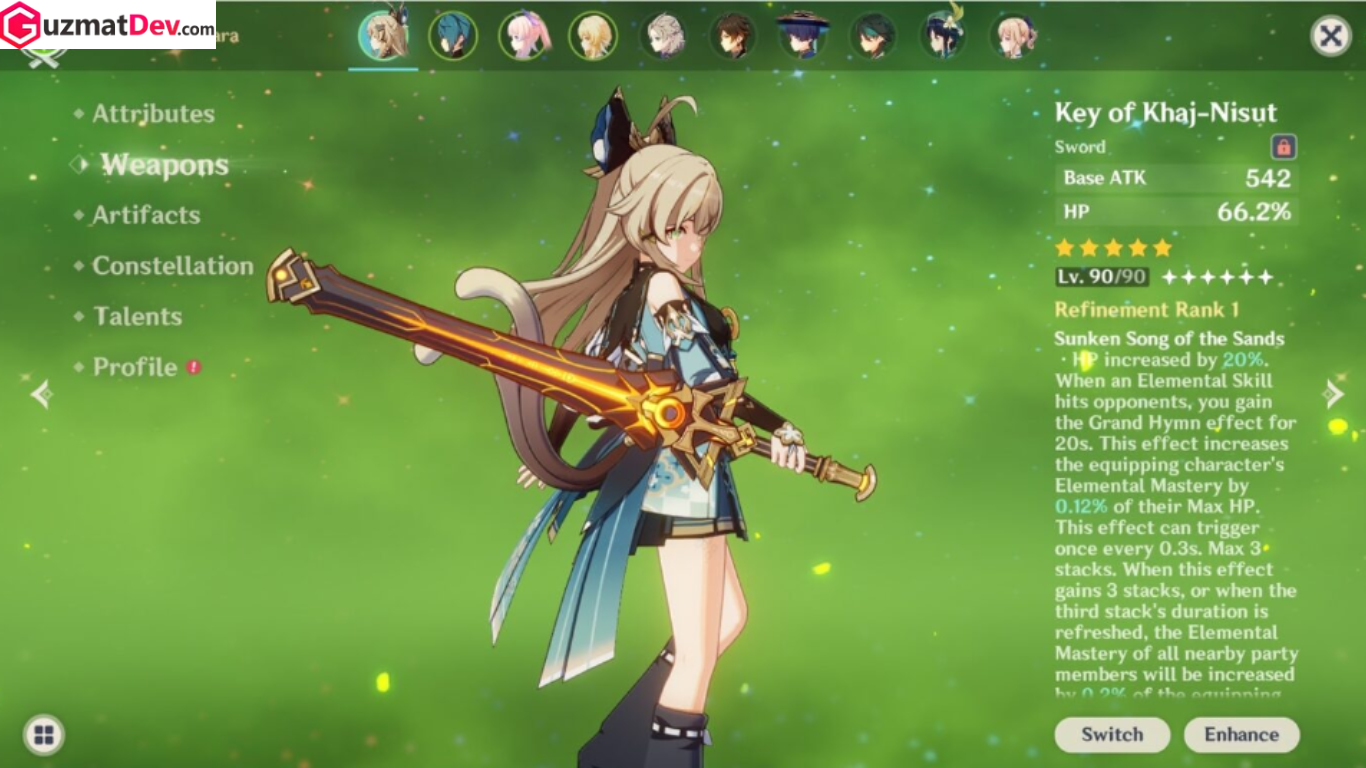Select the silver-haired character portrait
Viewport: 1366px width, 768px height.
pyautogui.click(x=663, y=36)
